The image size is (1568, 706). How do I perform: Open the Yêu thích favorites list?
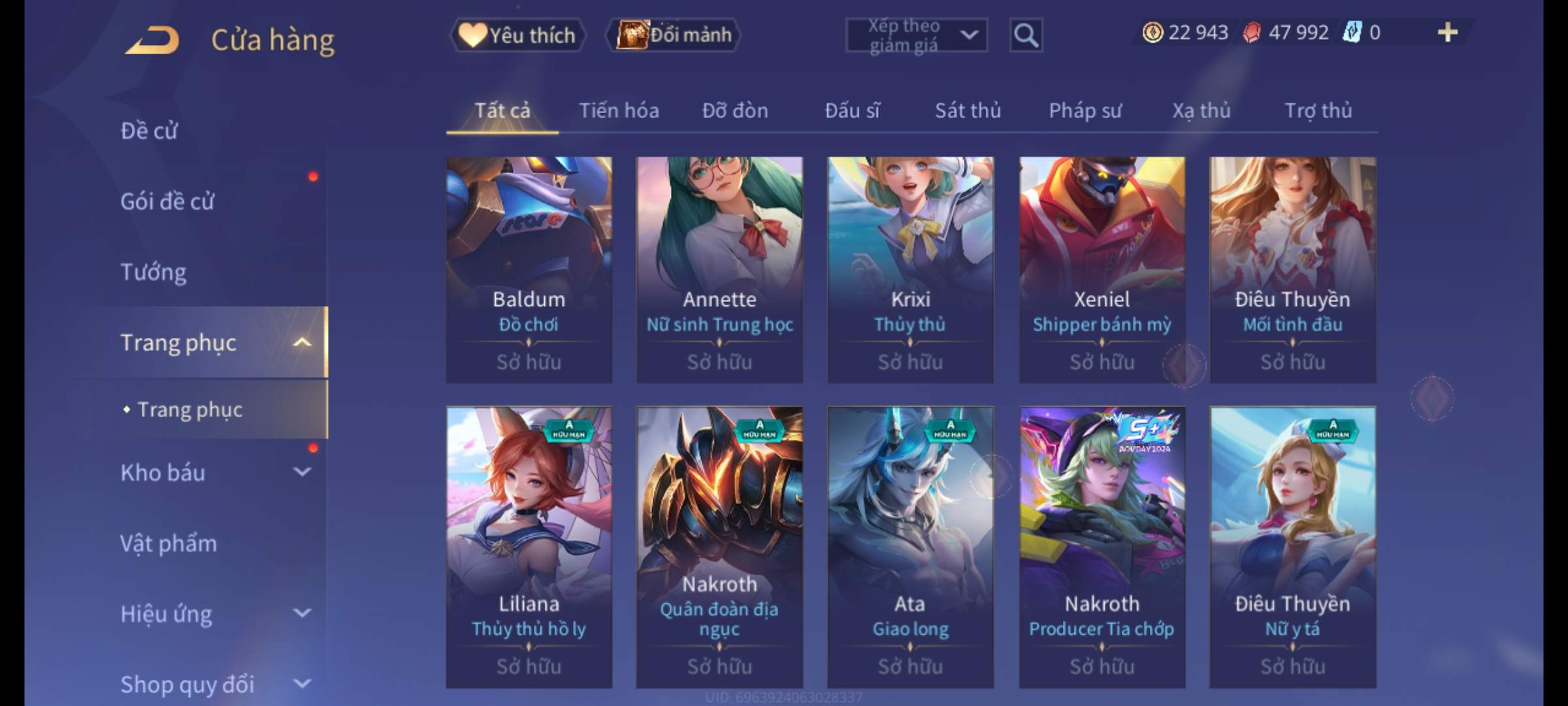[517, 35]
